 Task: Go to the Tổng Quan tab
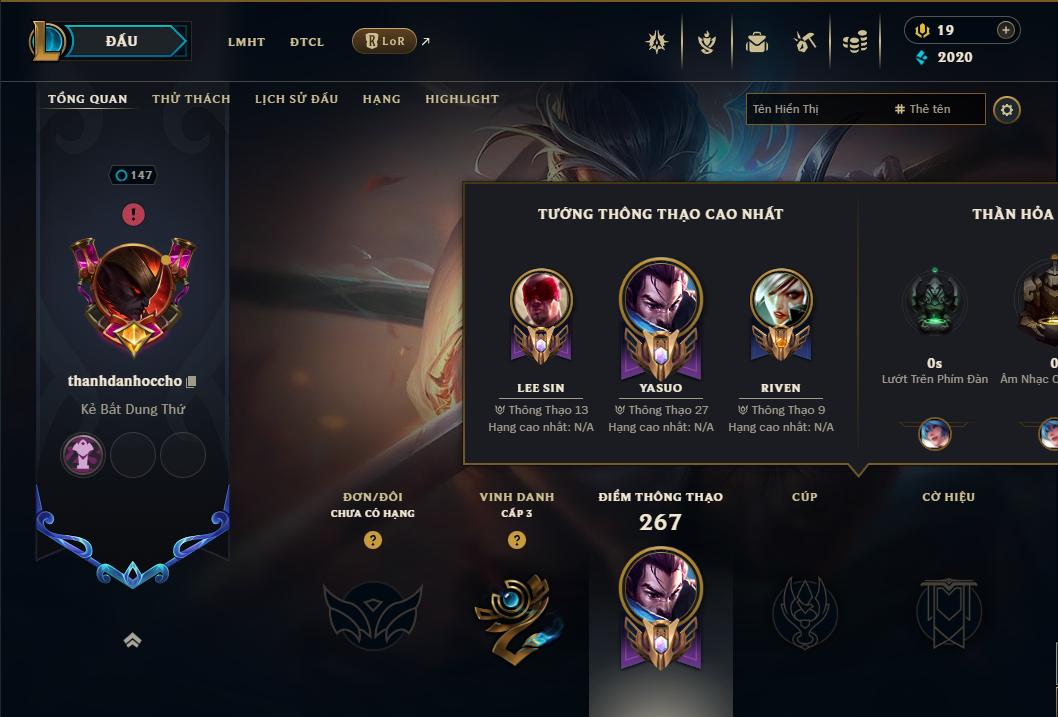(88, 99)
